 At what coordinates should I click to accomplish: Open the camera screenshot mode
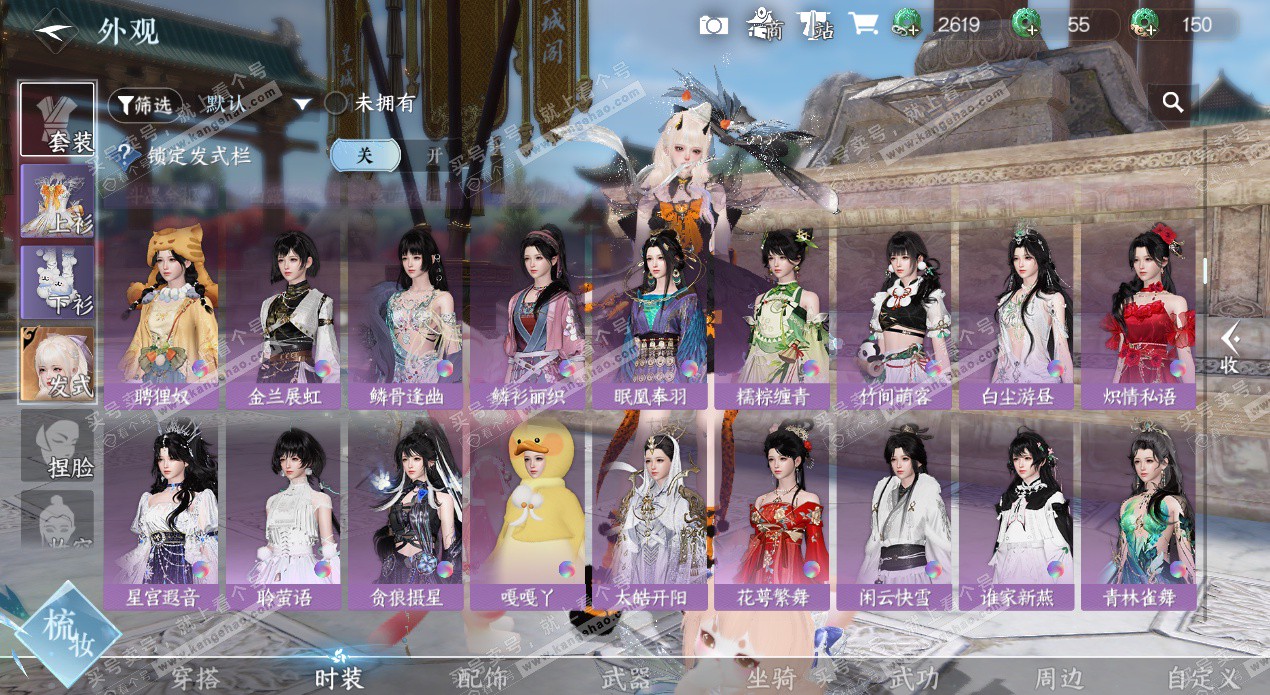click(713, 25)
